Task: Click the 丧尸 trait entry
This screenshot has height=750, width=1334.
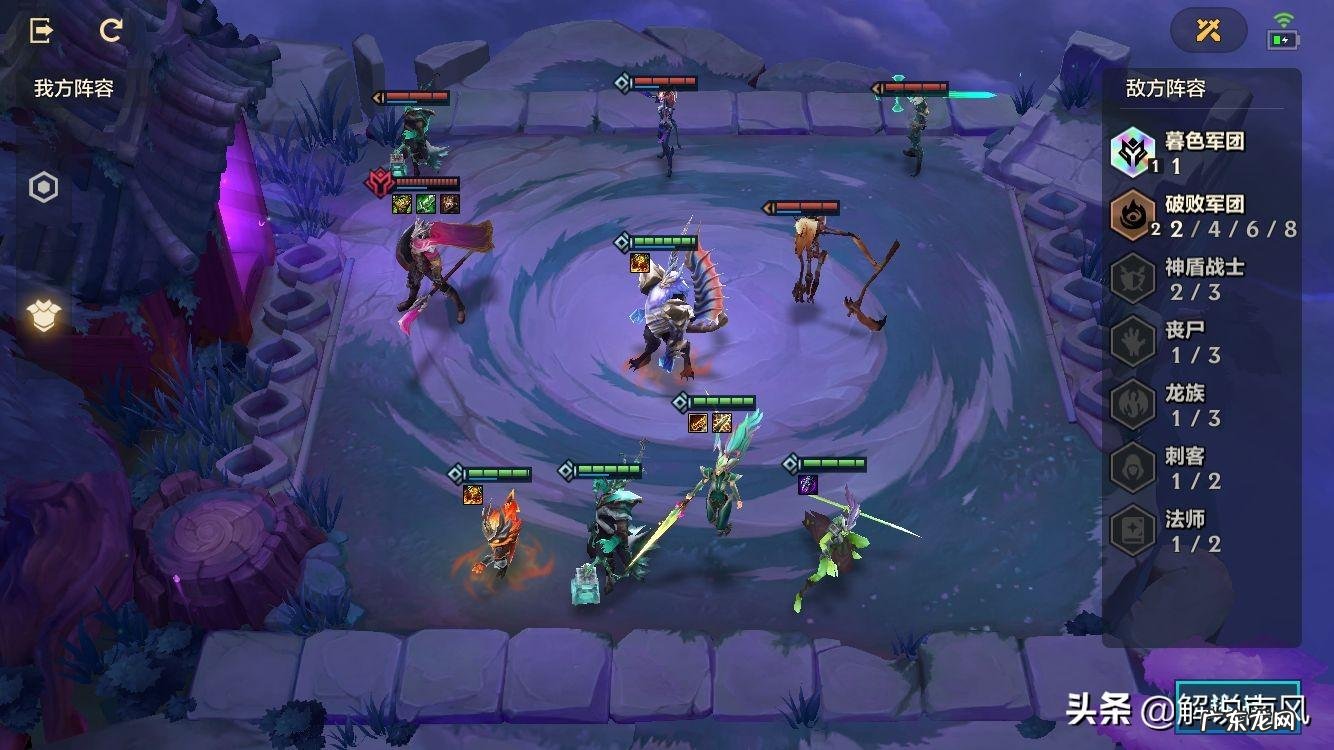Action: click(1200, 342)
